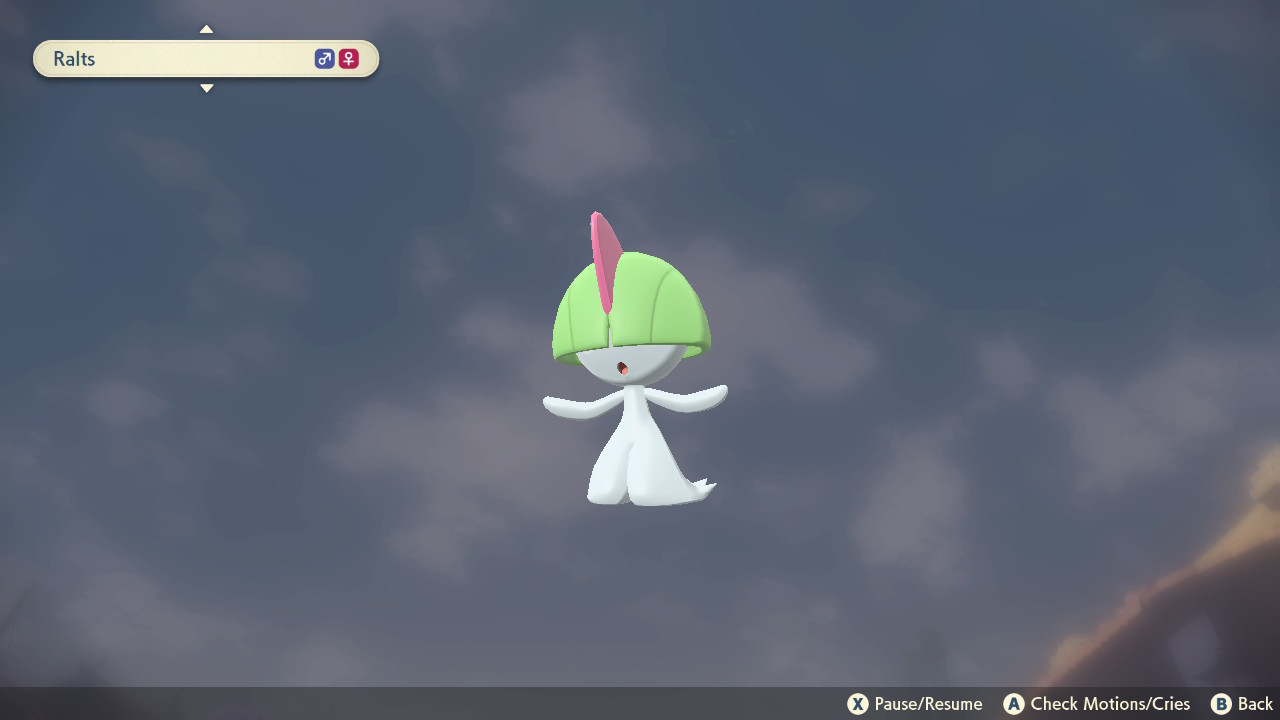This screenshot has width=1280, height=720.
Task: Select the female gender symbol icon
Action: (x=347, y=58)
